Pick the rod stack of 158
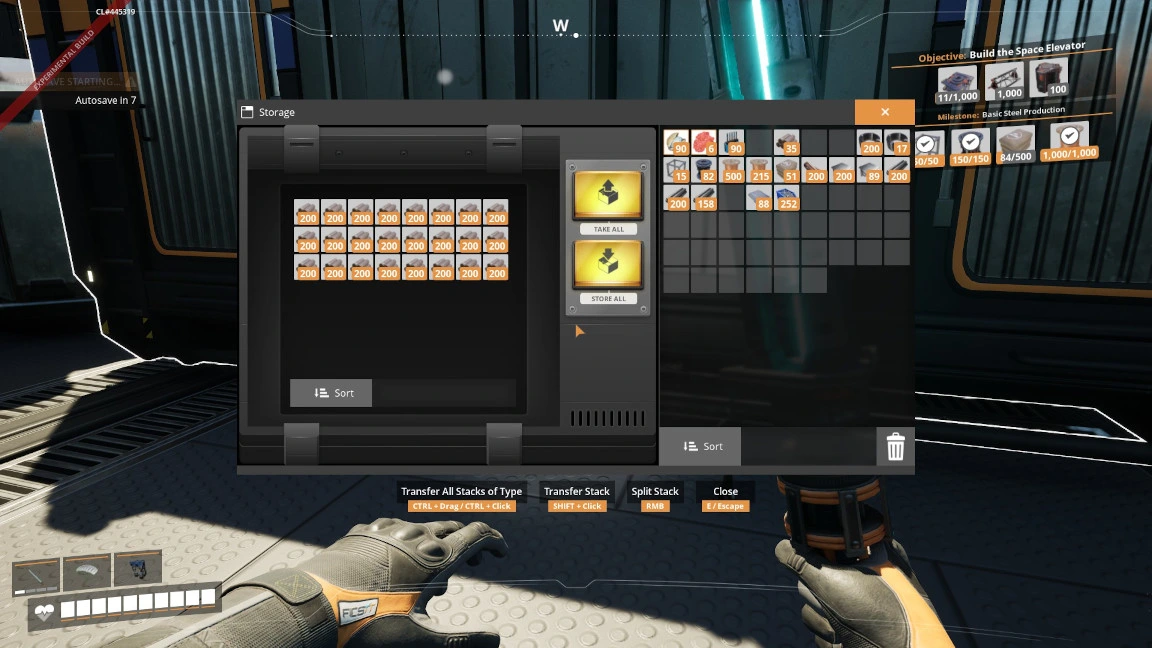Viewport: 1152px width, 648px height. tap(704, 197)
